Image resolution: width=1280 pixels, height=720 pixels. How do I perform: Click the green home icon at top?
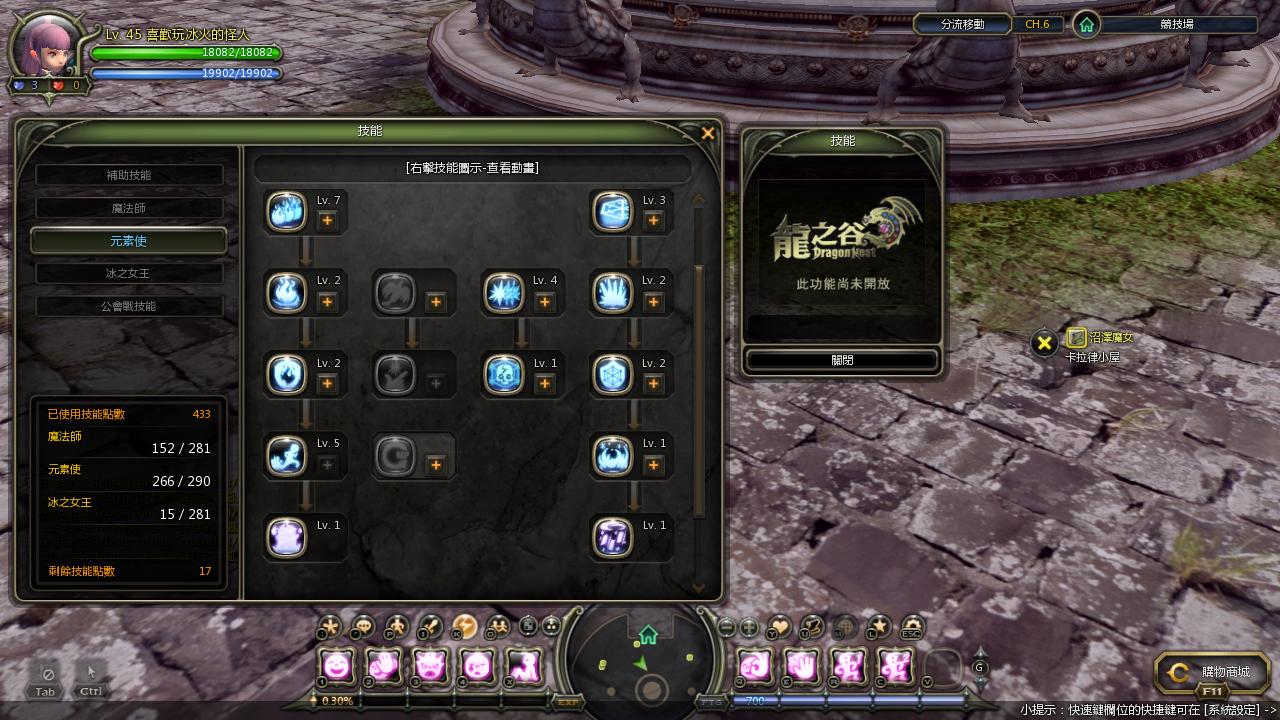tap(1086, 25)
